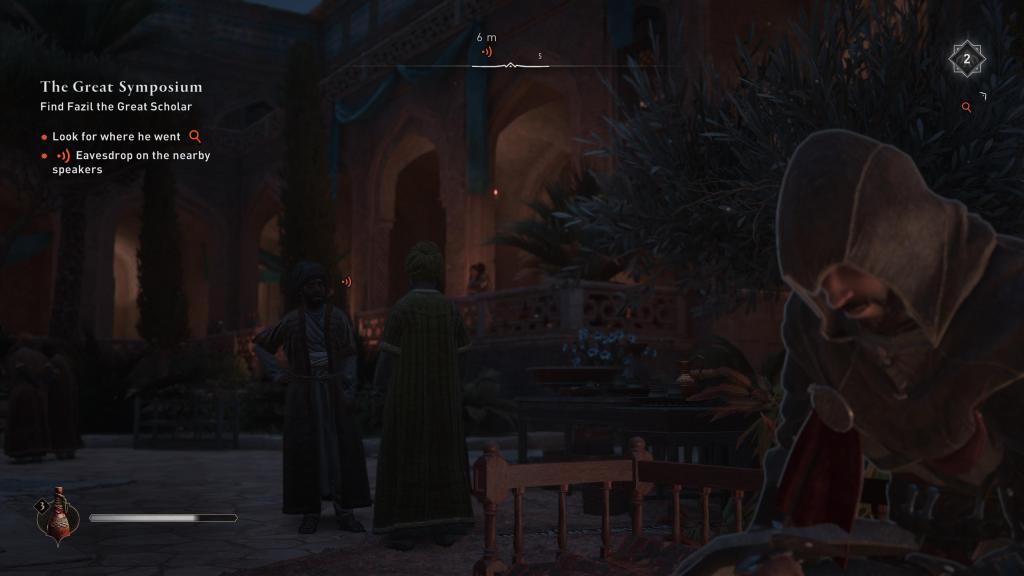Click the eavesdrop marker on the compass
Image resolution: width=1024 pixels, height=576 pixels.
click(487, 51)
